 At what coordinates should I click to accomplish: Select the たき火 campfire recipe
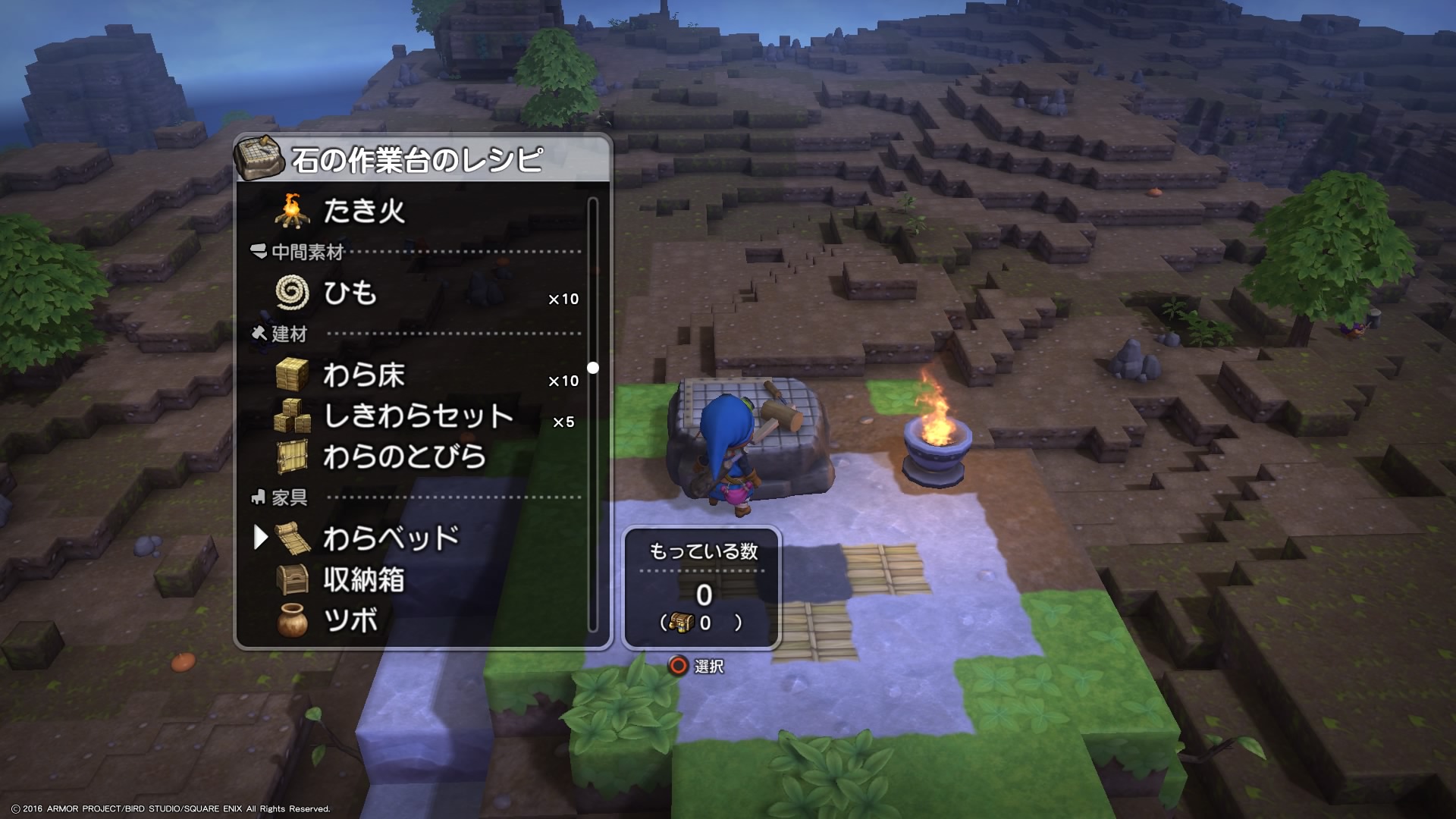(364, 211)
